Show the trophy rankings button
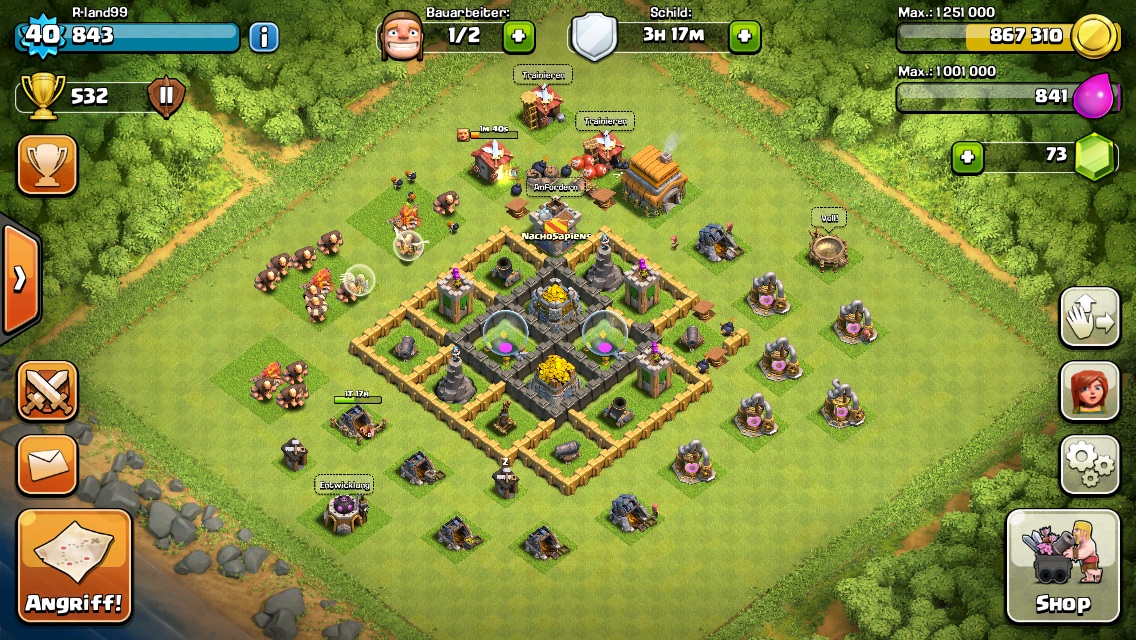The width and height of the screenshot is (1136, 640). click(x=47, y=165)
